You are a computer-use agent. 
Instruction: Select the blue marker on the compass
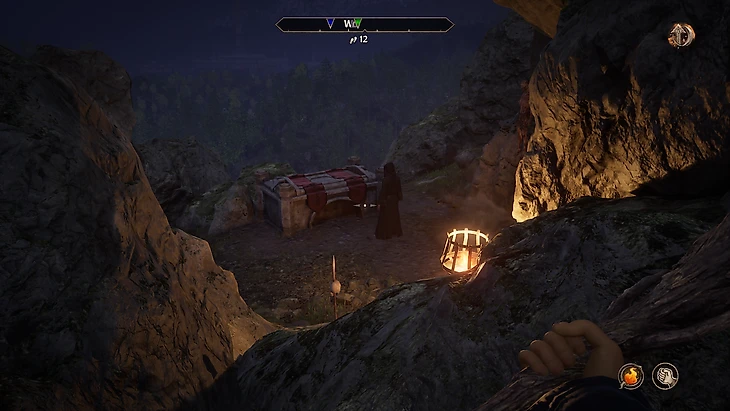(330, 23)
